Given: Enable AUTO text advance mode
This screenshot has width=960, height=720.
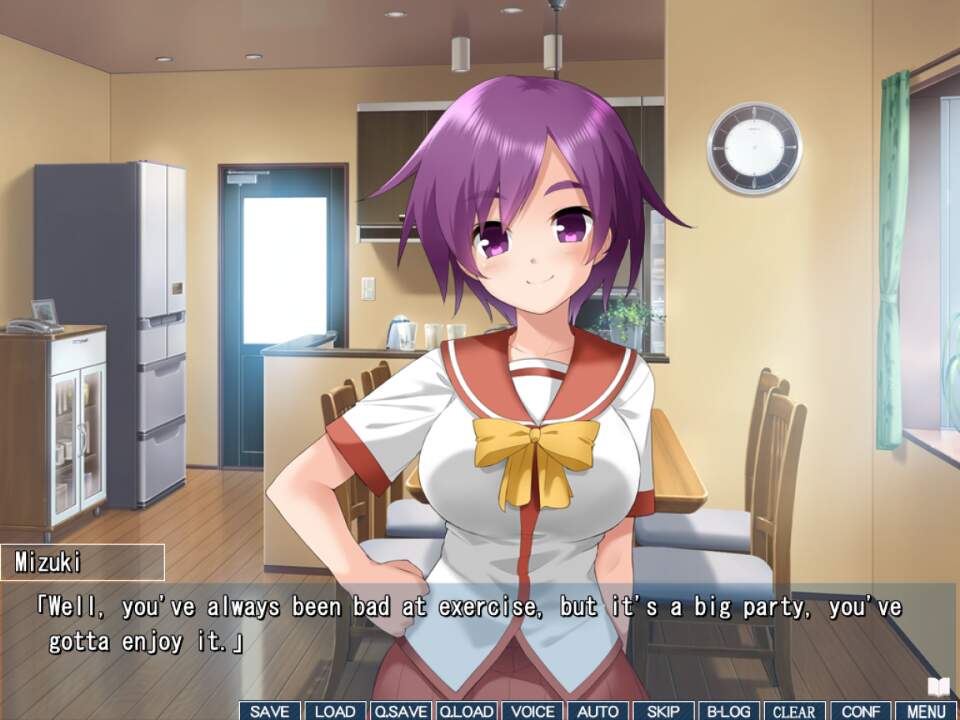Looking at the screenshot, I should pos(598,711).
